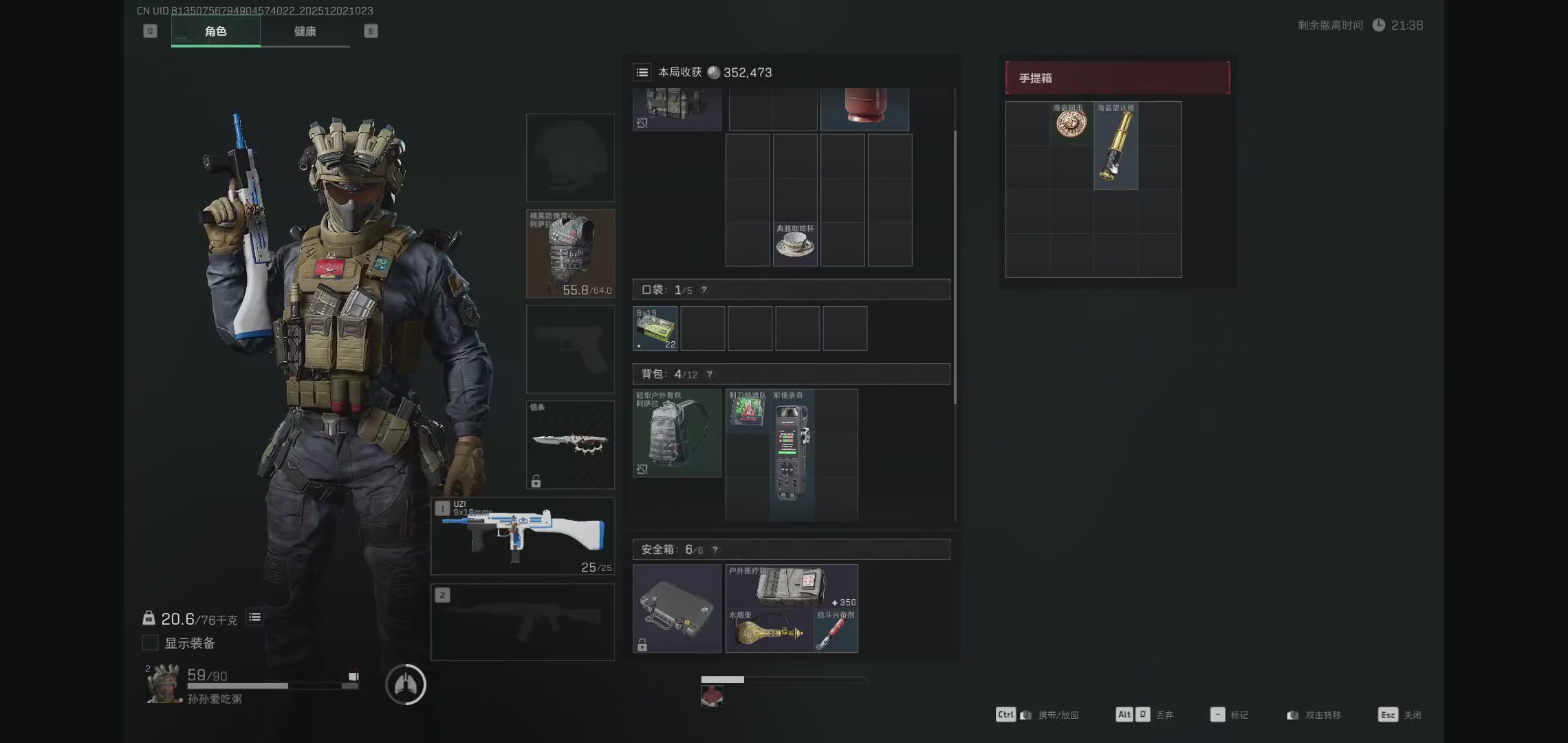Open the 本局收获 loot list icon
The width and height of the screenshot is (1568, 743).
click(x=642, y=72)
